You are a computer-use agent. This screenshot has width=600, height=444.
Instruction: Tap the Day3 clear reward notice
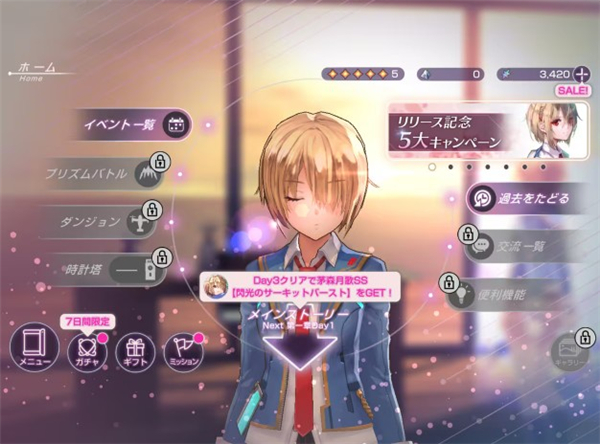pos(299,288)
